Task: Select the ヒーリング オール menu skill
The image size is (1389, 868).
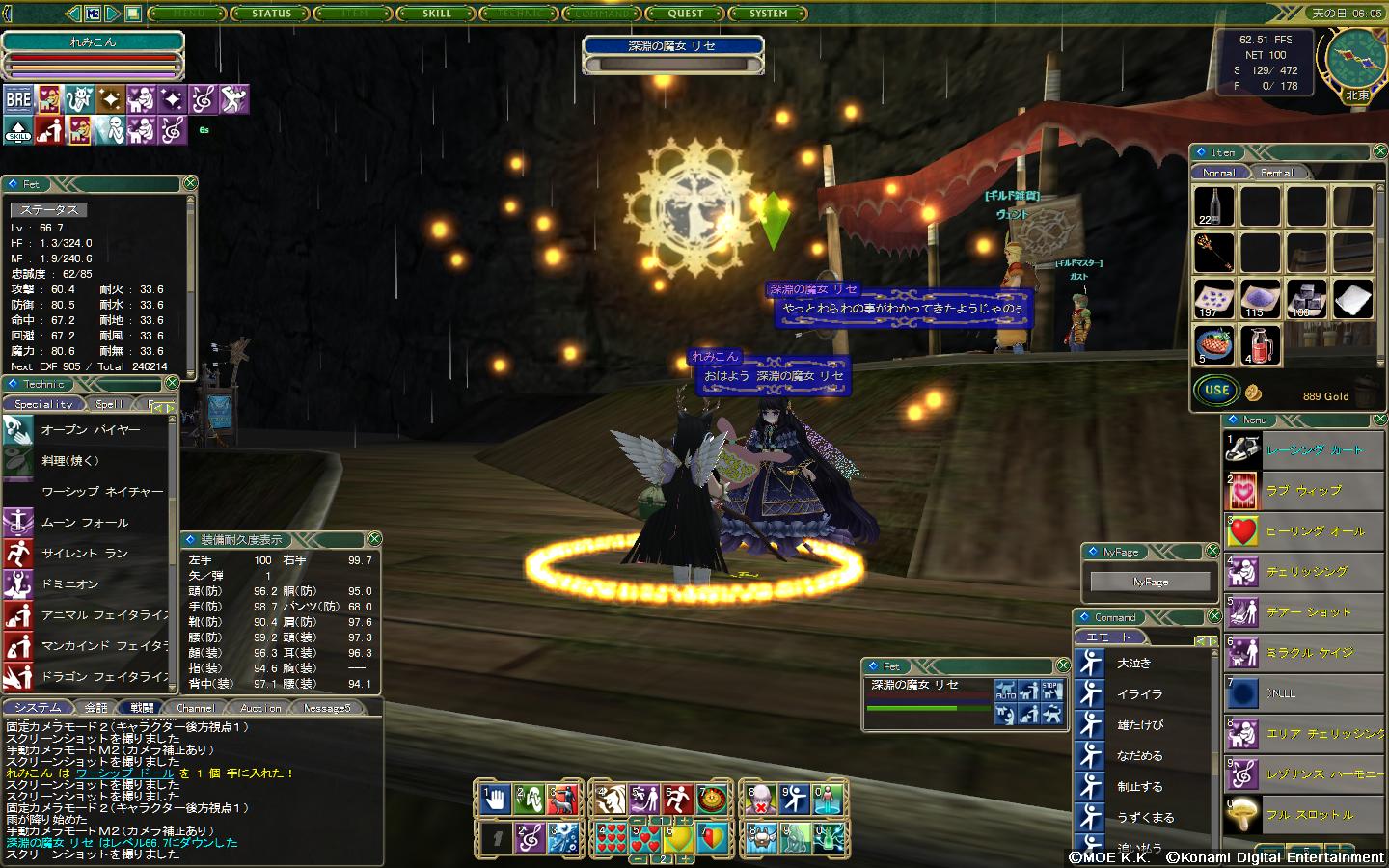Action: 1315,531
